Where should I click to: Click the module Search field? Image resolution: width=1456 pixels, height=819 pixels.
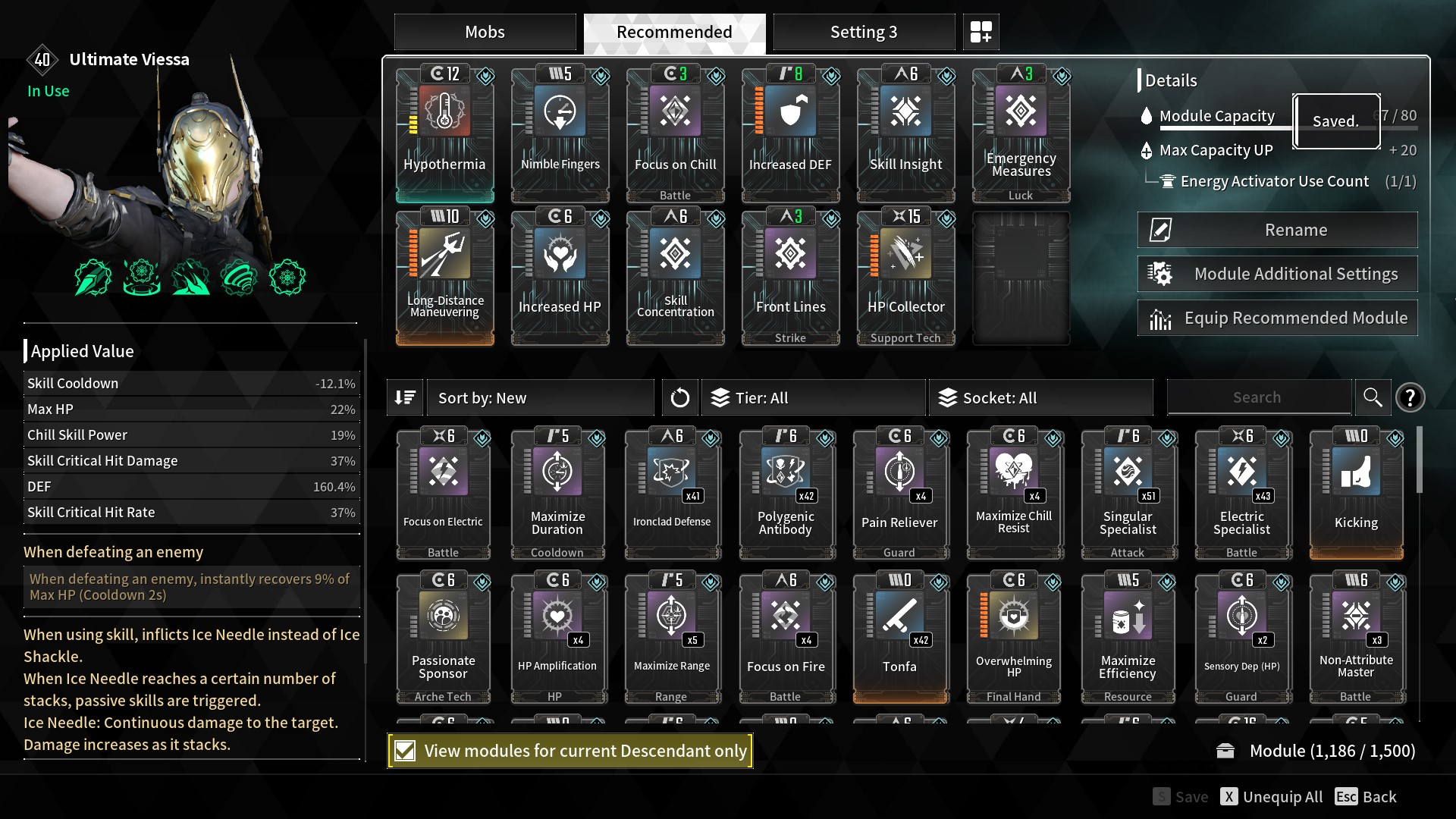[x=1257, y=397]
